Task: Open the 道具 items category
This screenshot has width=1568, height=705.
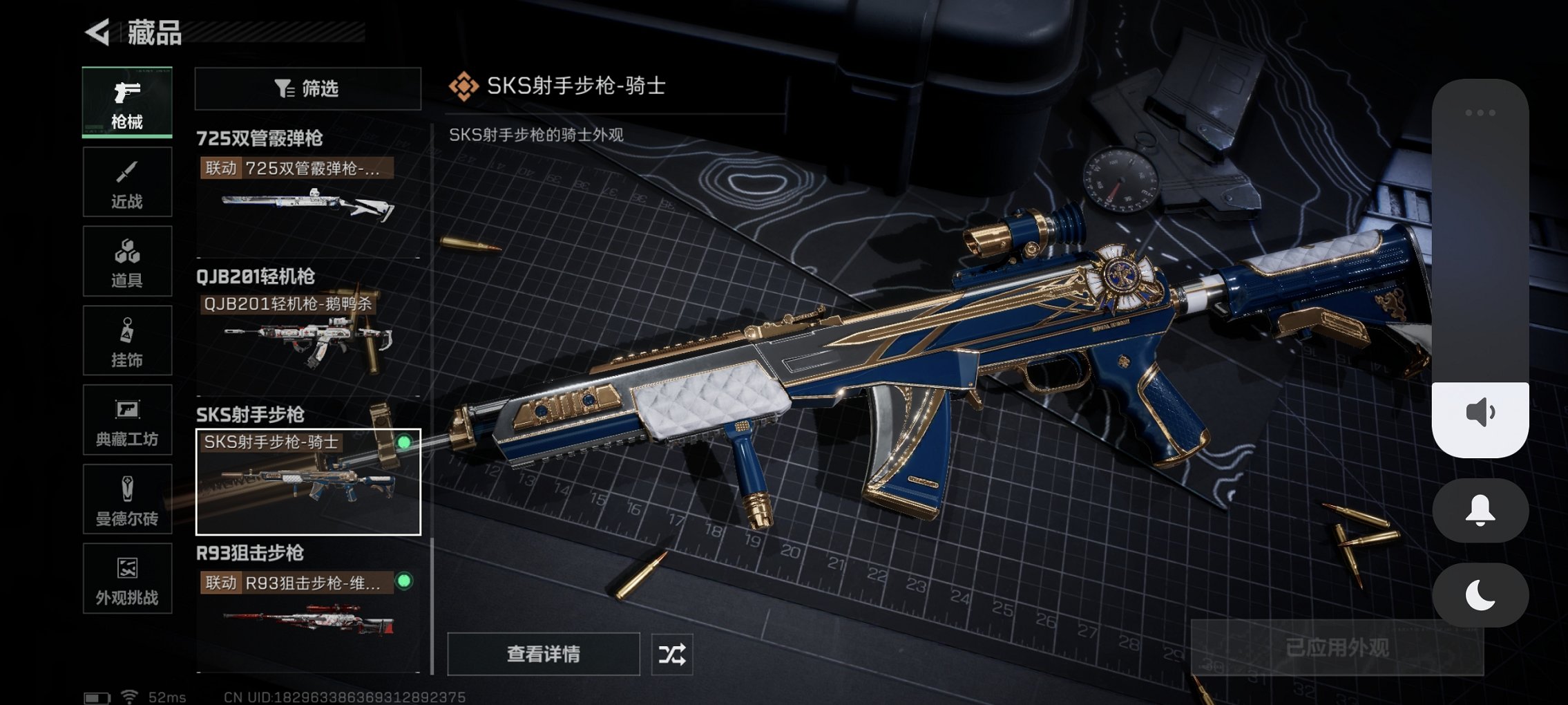Action: pos(127,261)
